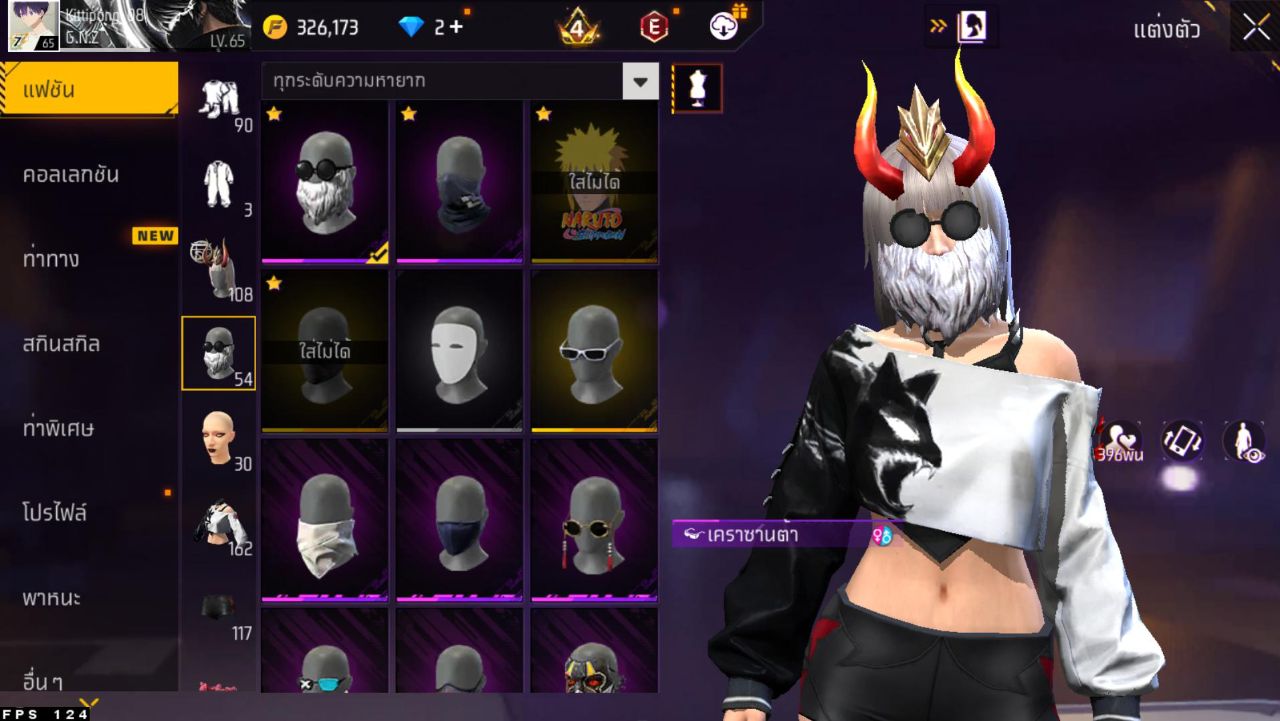Select the white beard with sunglasses mask
This screenshot has width=1280, height=721.
[x=325, y=181]
